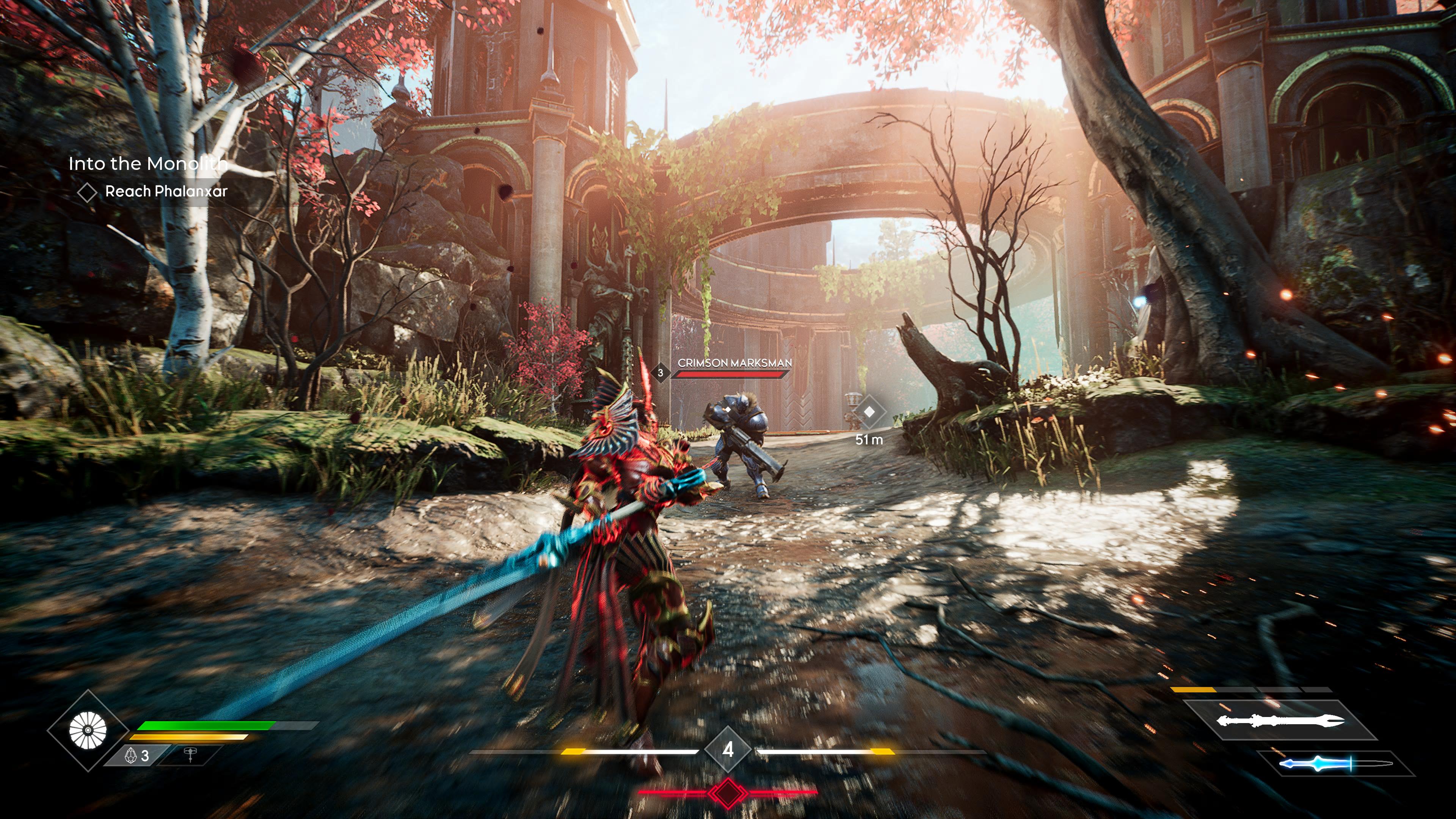Use the life stone with count 3
This screenshot has width=1456, height=819.
137,756
